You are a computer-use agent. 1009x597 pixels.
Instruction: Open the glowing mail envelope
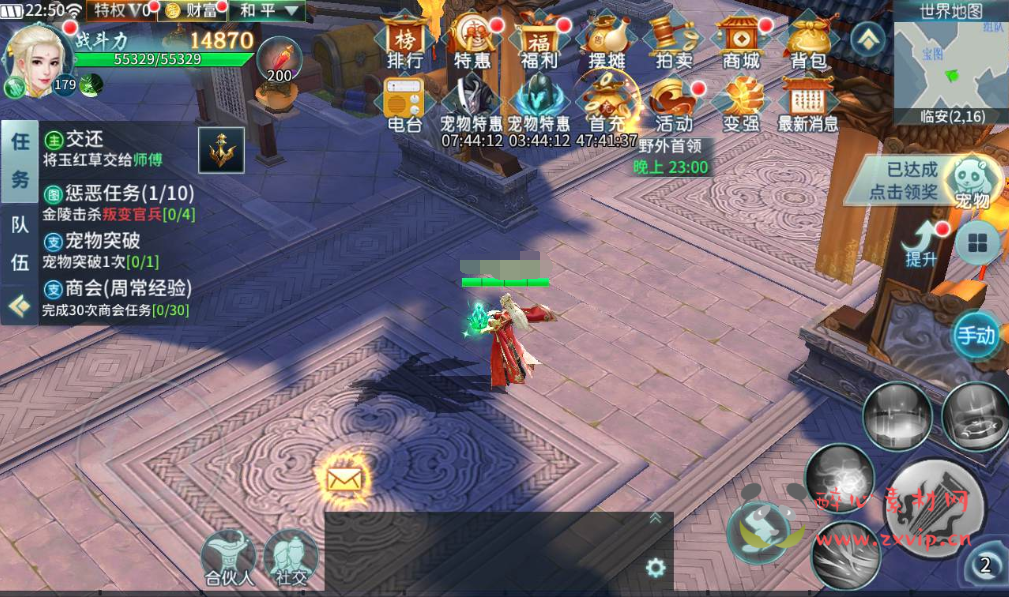click(x=343, y=478)
